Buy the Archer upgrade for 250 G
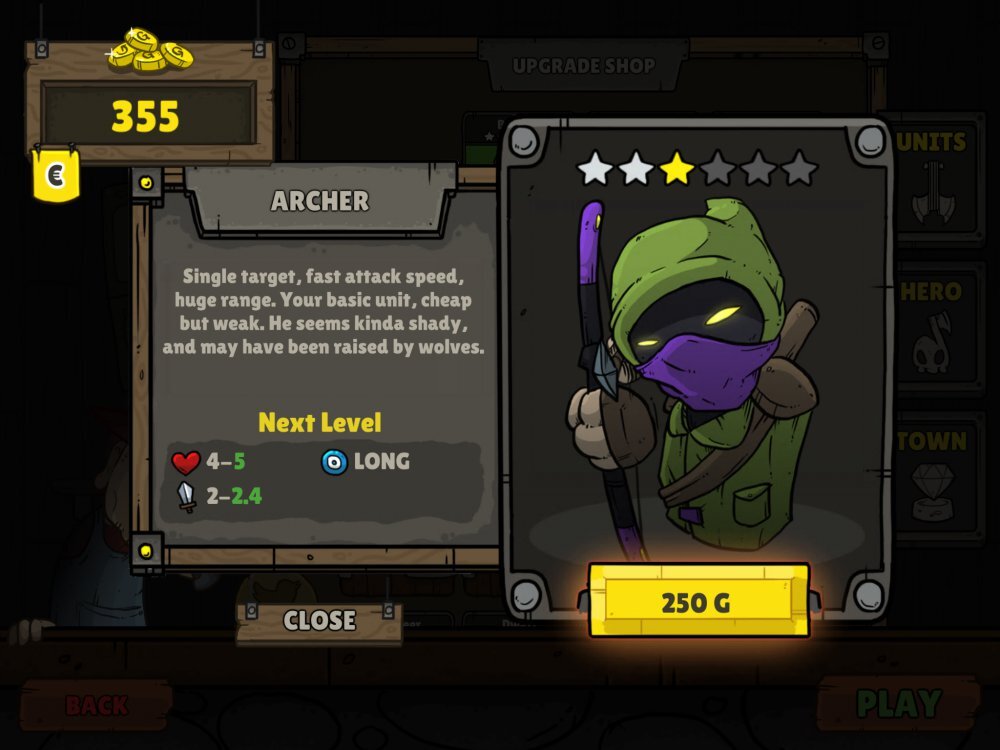 coord(698,602)
